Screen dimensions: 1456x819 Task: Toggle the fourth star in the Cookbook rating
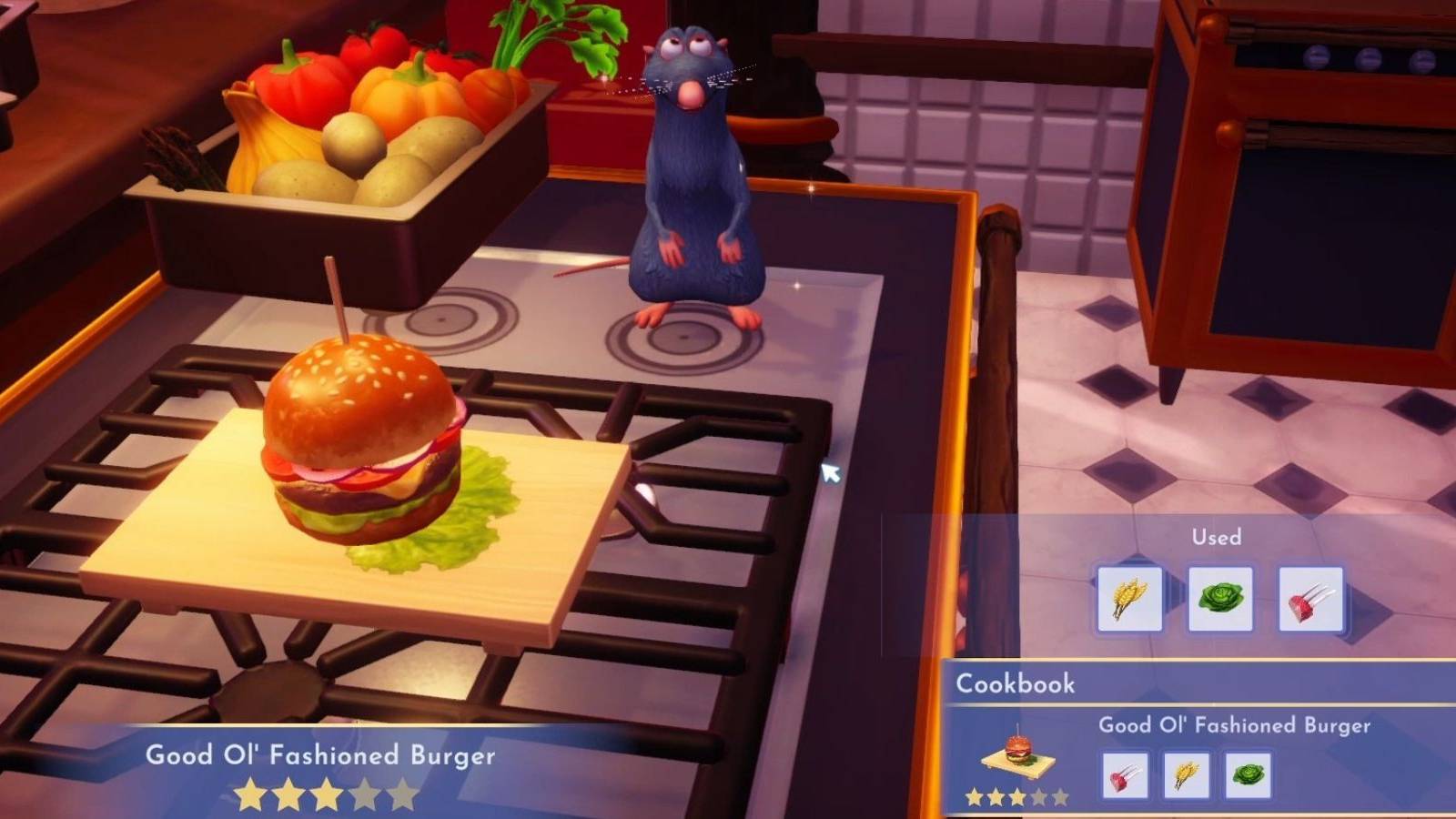coord(1038,796)
